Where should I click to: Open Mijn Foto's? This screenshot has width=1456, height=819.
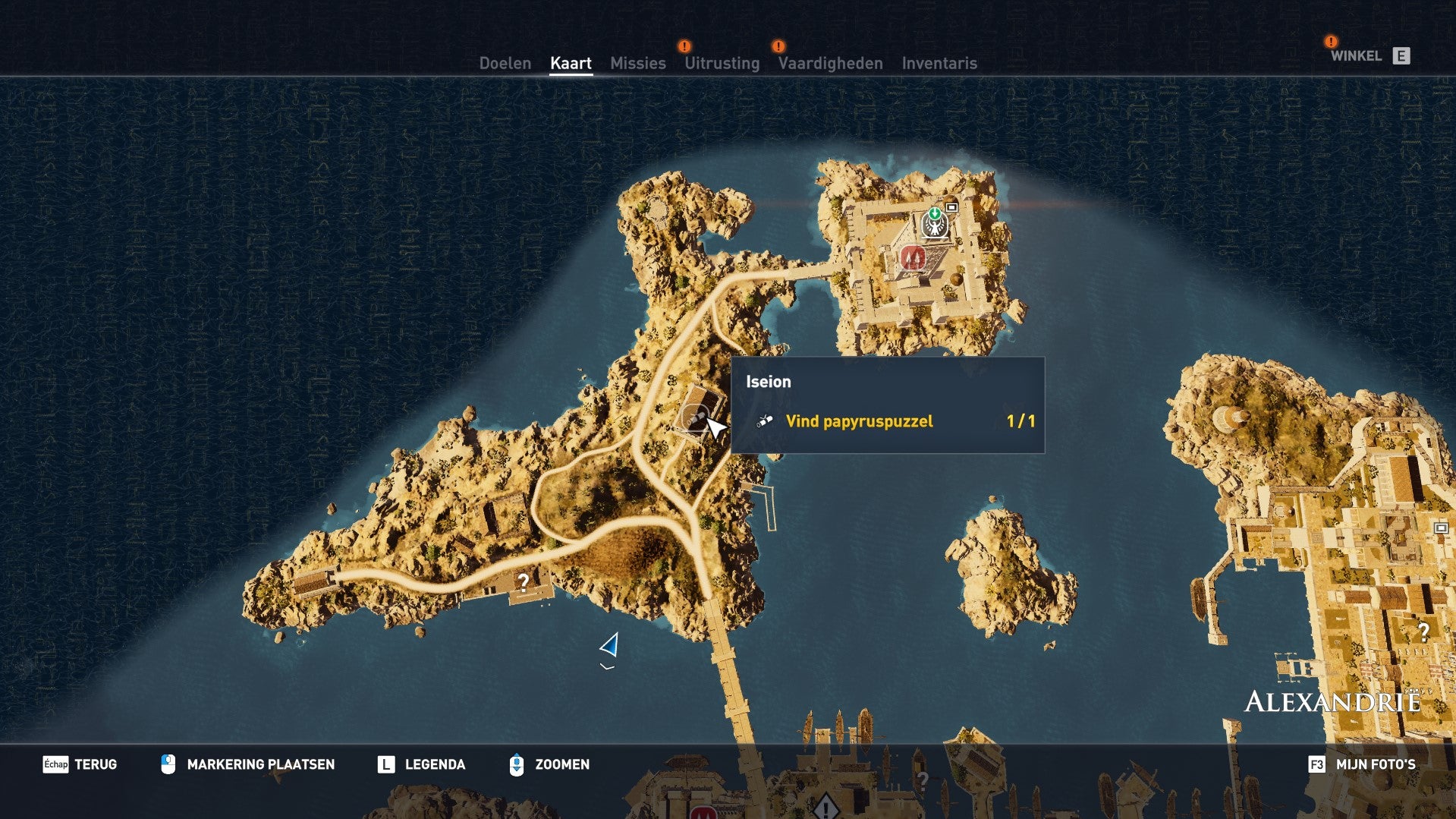pyautogui.click(x=1362, y=764)
